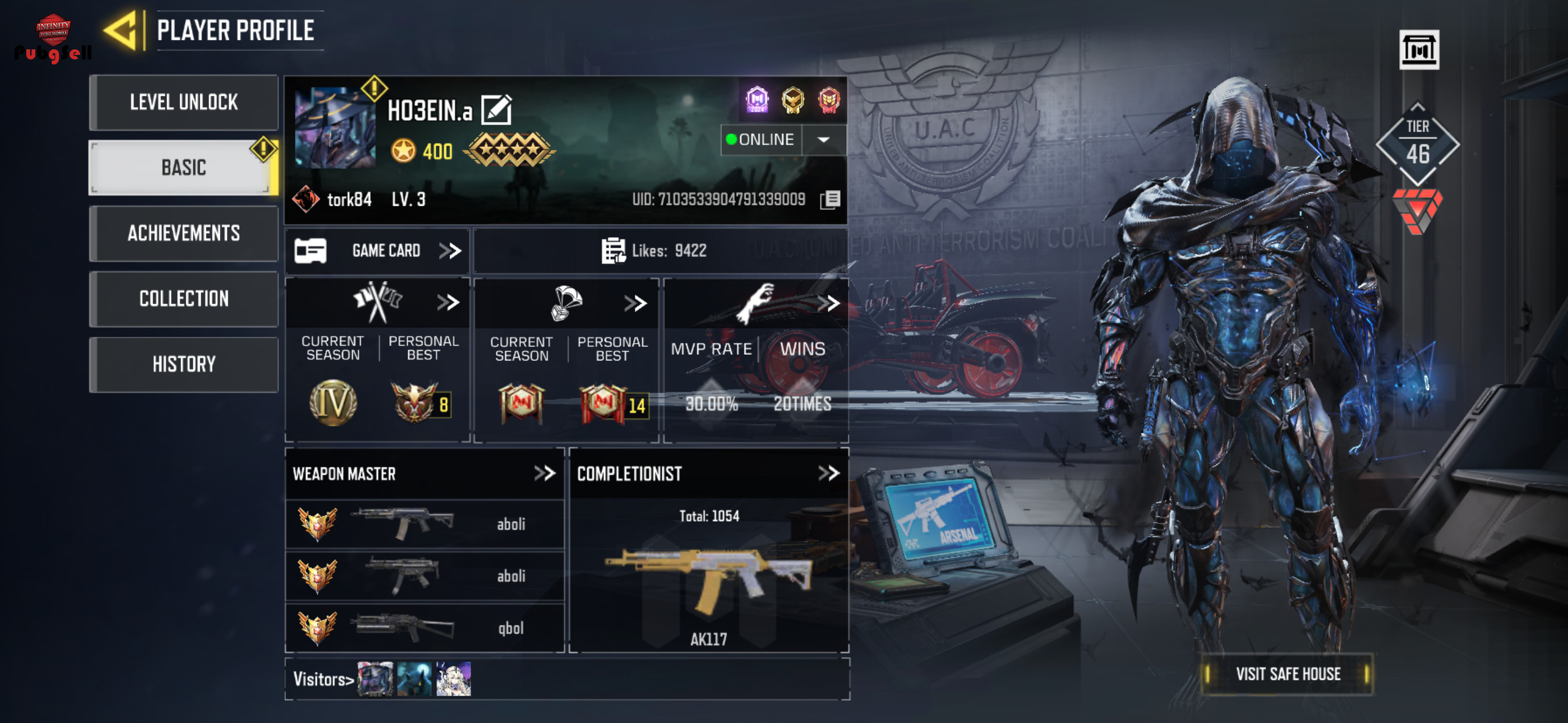Visit the Safe House
Image resolution: width=1568 pixels, height=723 pixels.
1288,674
